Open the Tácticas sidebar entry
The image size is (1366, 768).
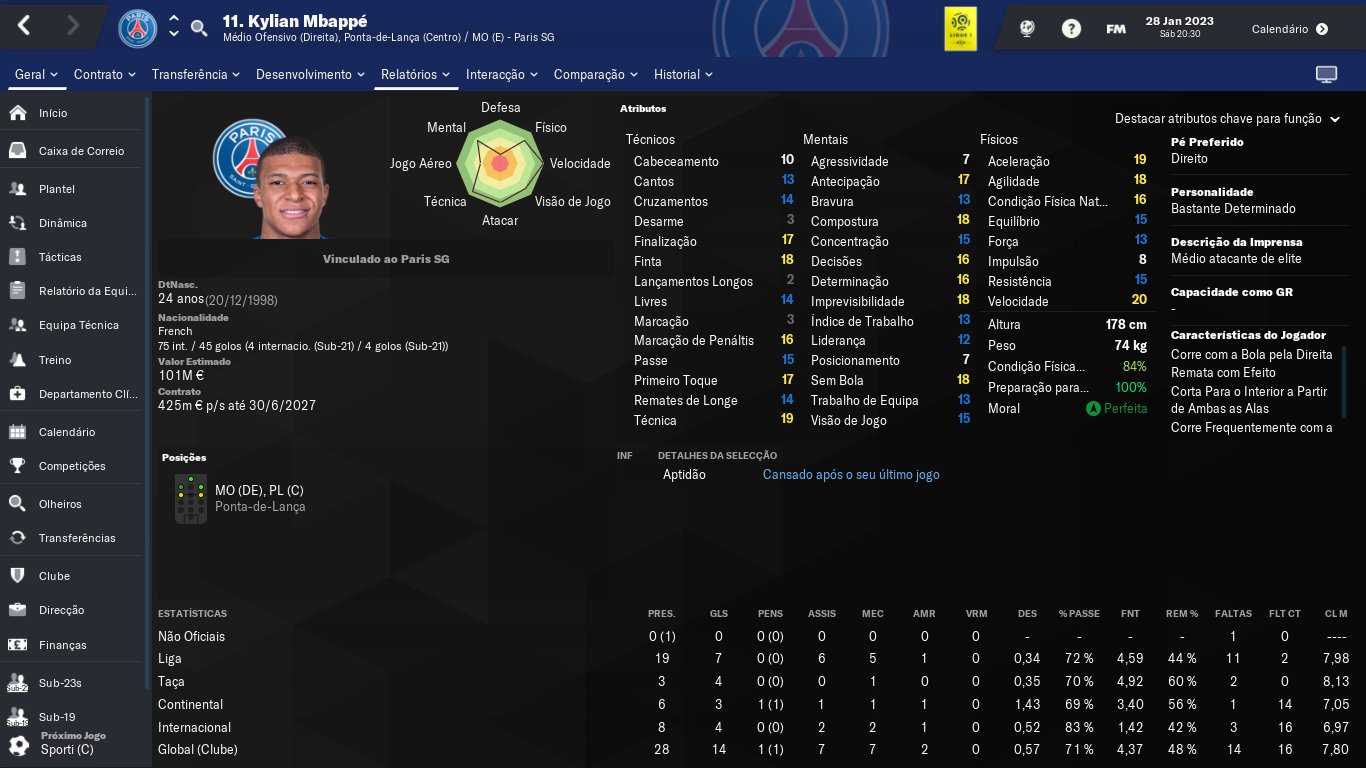60,257
